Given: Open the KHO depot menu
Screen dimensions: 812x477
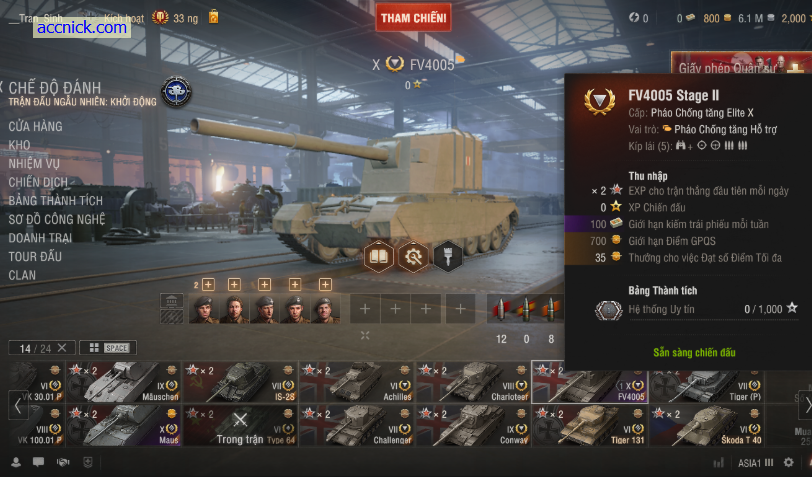Looking at the screenshot, I should [x=20, y=145].
